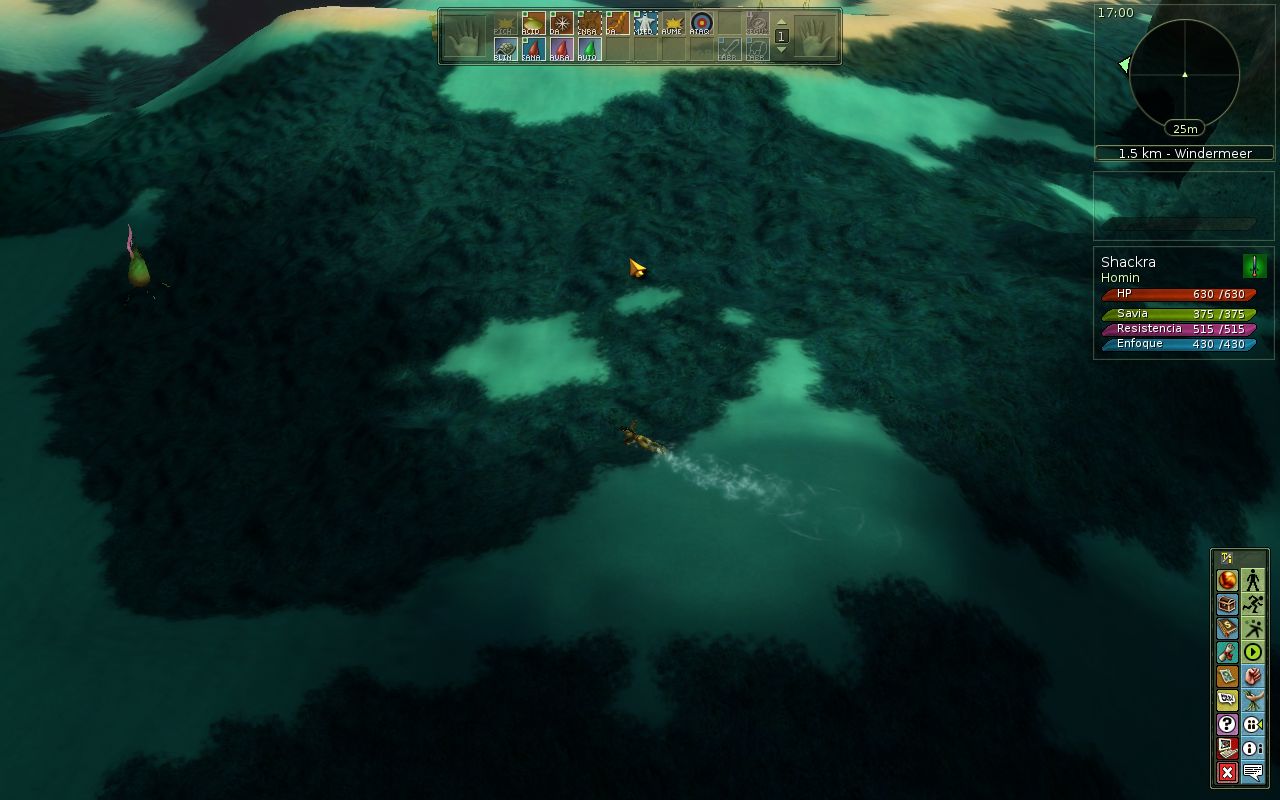The image size is (1280, 800).
Task: Trigger the AUTO green droplet action
Action: pyautogui.click(x=589, y=49)
